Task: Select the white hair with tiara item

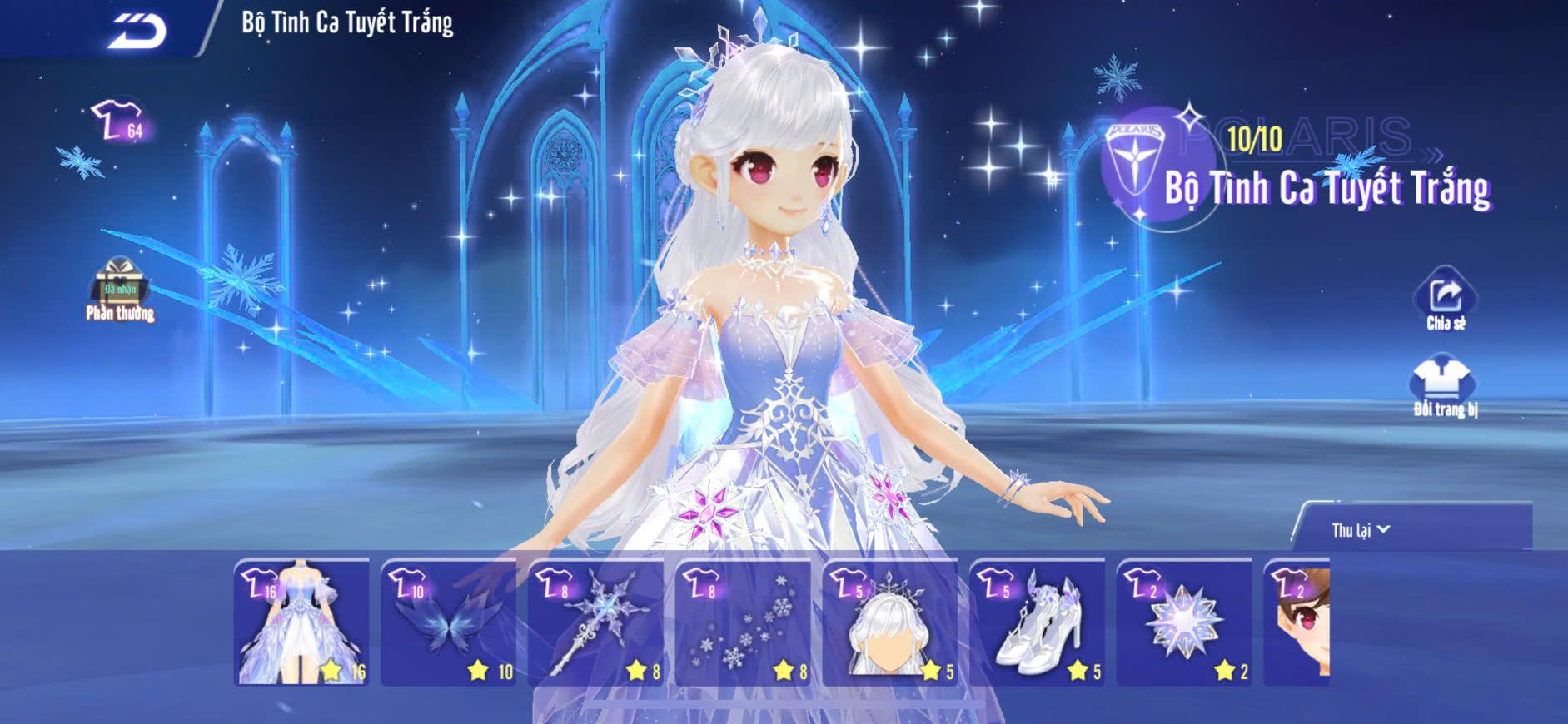Action: (x=890, y=622)
